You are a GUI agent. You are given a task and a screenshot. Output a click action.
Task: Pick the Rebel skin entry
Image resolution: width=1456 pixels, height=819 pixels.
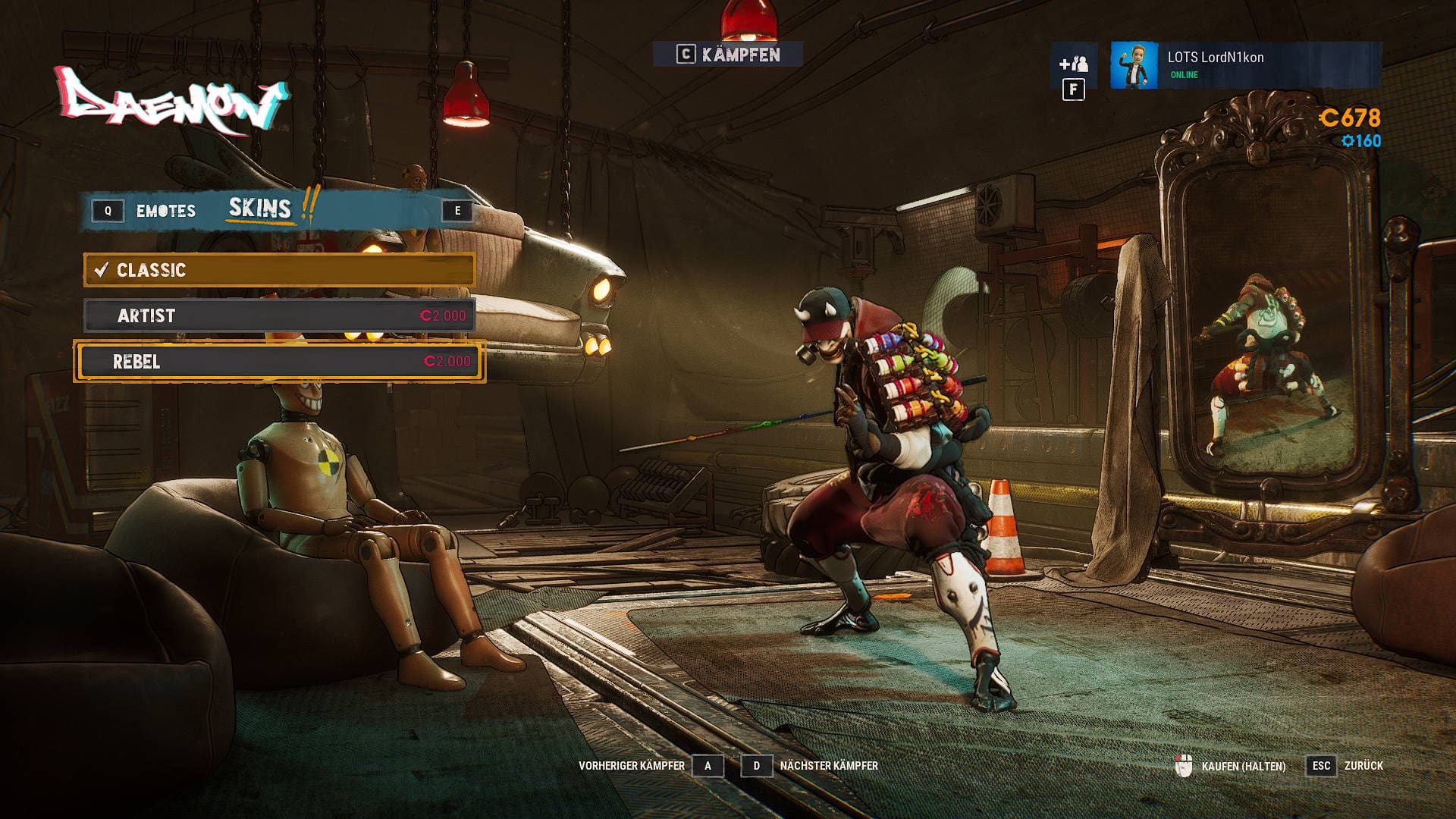(x=279, y=362)
